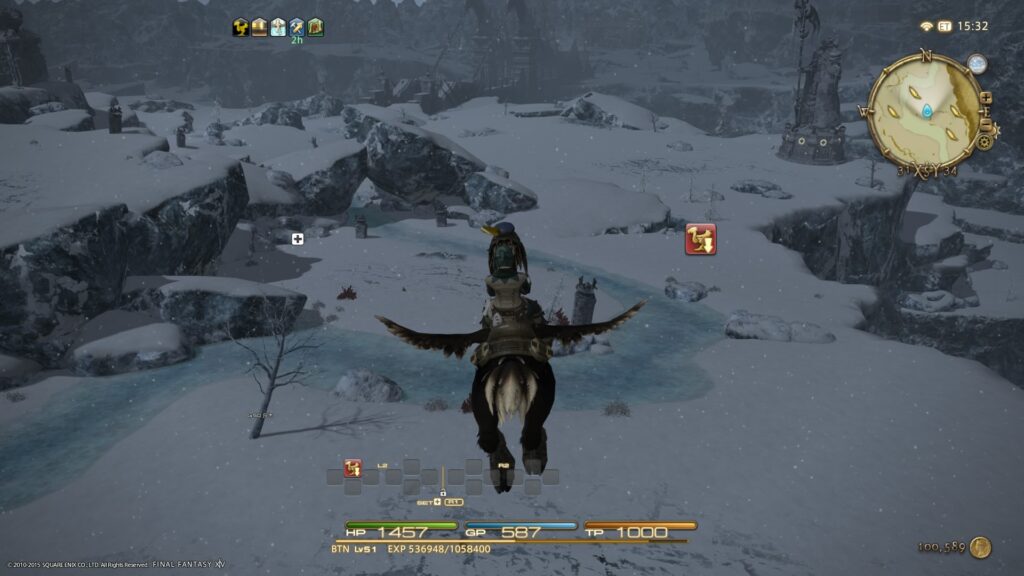1024x576 pixels.
Task: Check the weather icon beside the minimap
Action: coord(976,65)
